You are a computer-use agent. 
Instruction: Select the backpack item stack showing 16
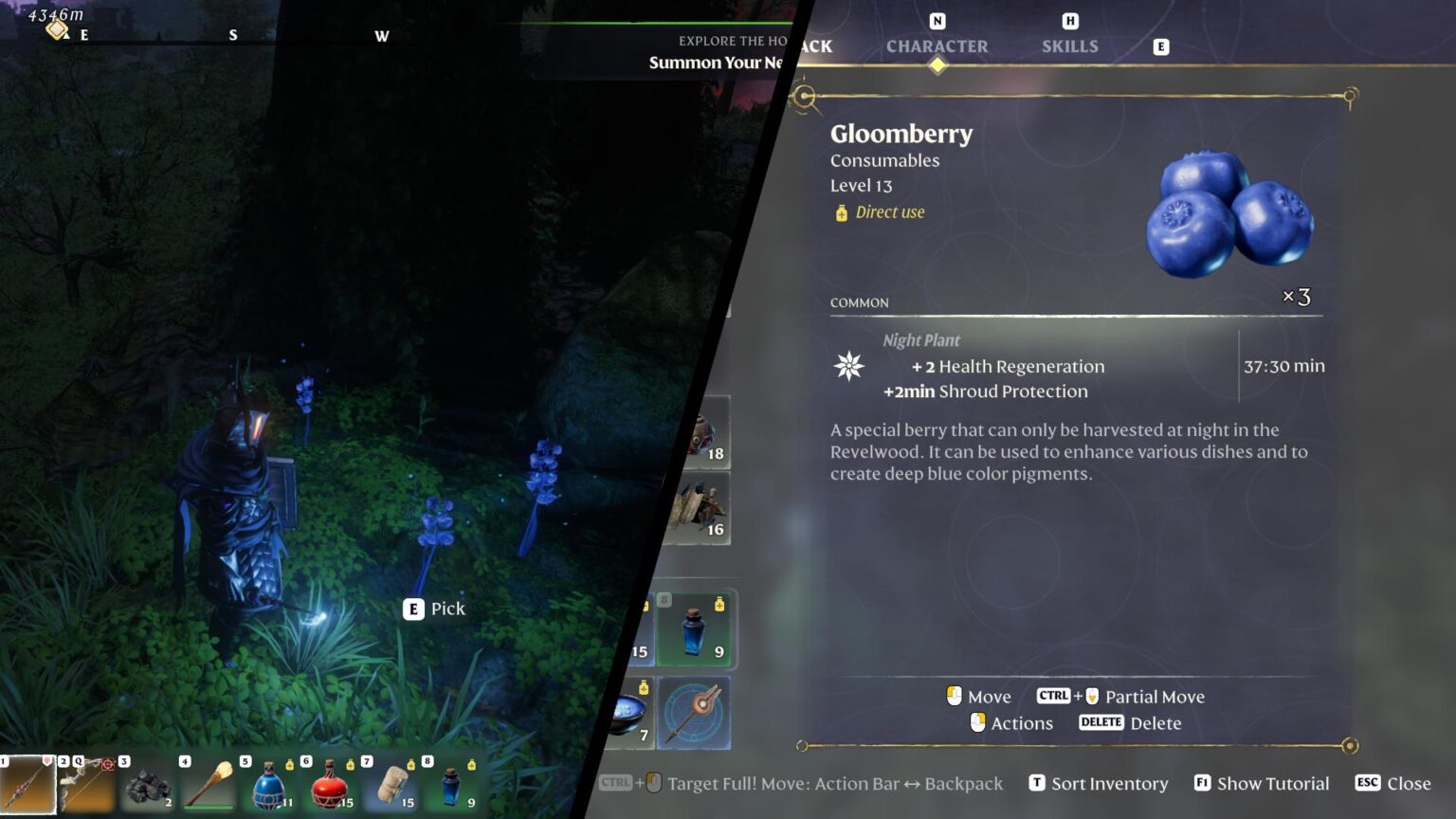point(700,509)
